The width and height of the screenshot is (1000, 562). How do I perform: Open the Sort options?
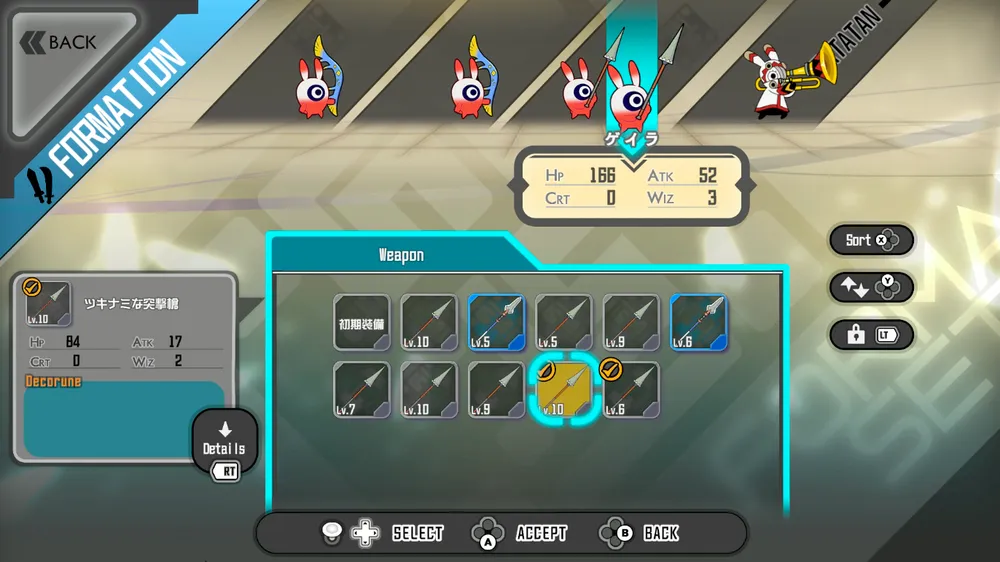click(870, 240)
